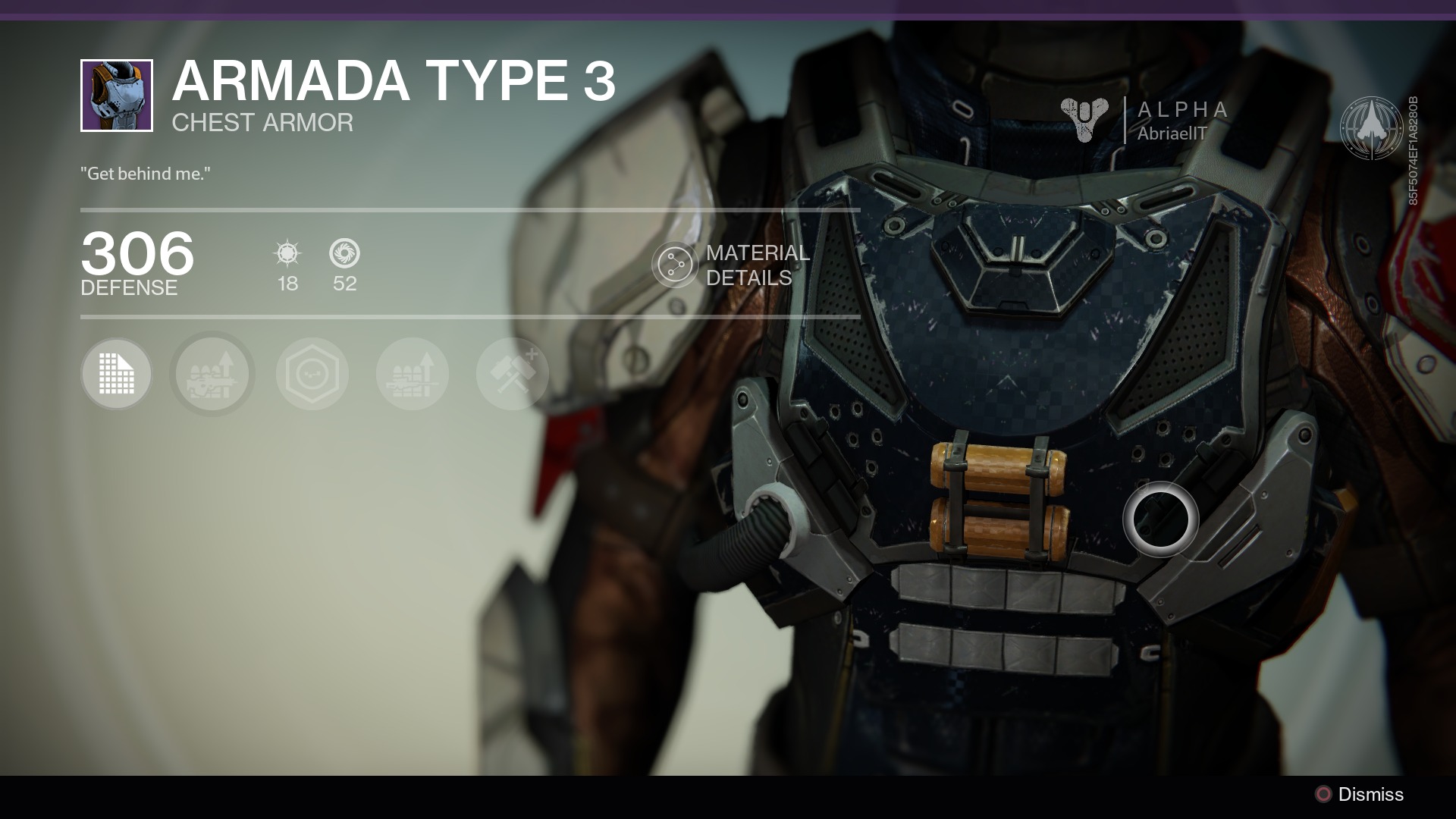Activate the crossed hammers upgrade node

(513, 375)
